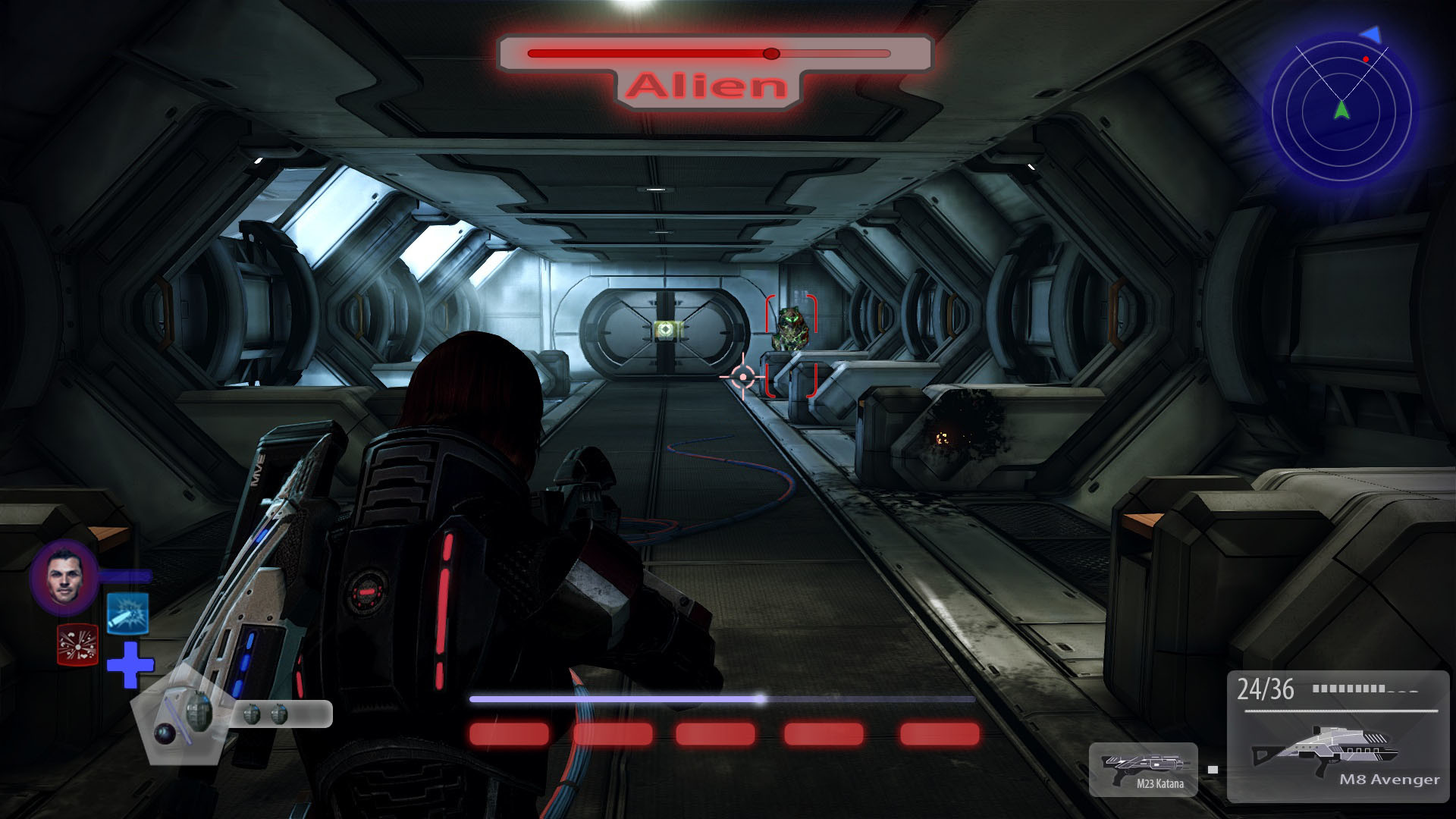Viewport: 1456px width, 819px height.
Task: Click the blue plus heal icon
Action: click(130, 665)
